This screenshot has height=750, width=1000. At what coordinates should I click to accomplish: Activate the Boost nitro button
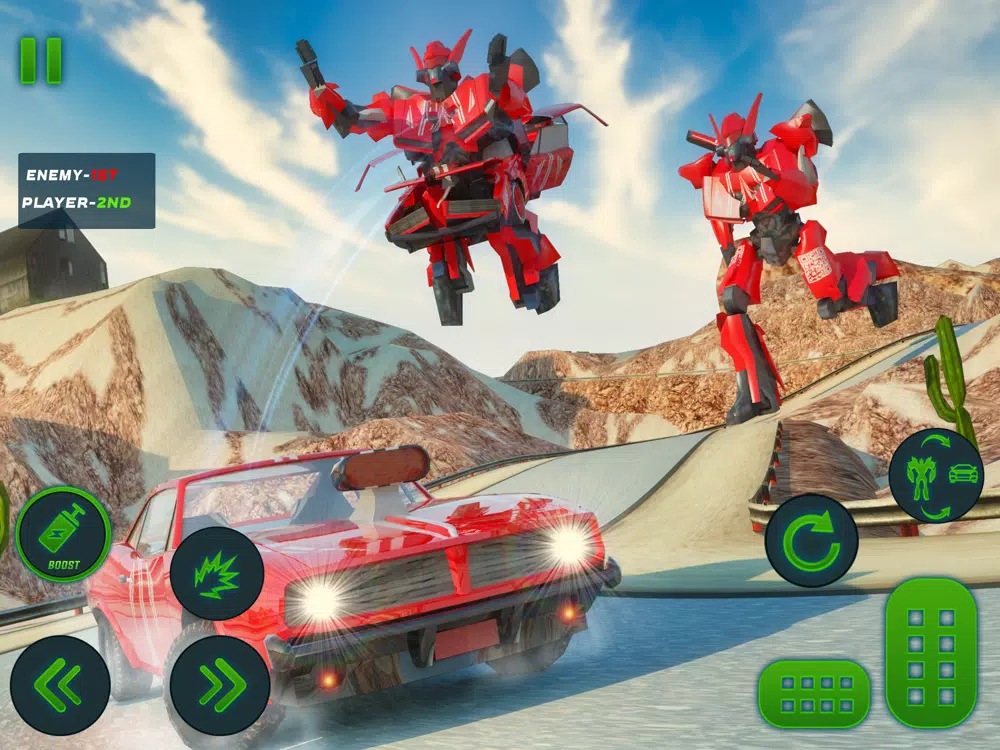point(63,535)
